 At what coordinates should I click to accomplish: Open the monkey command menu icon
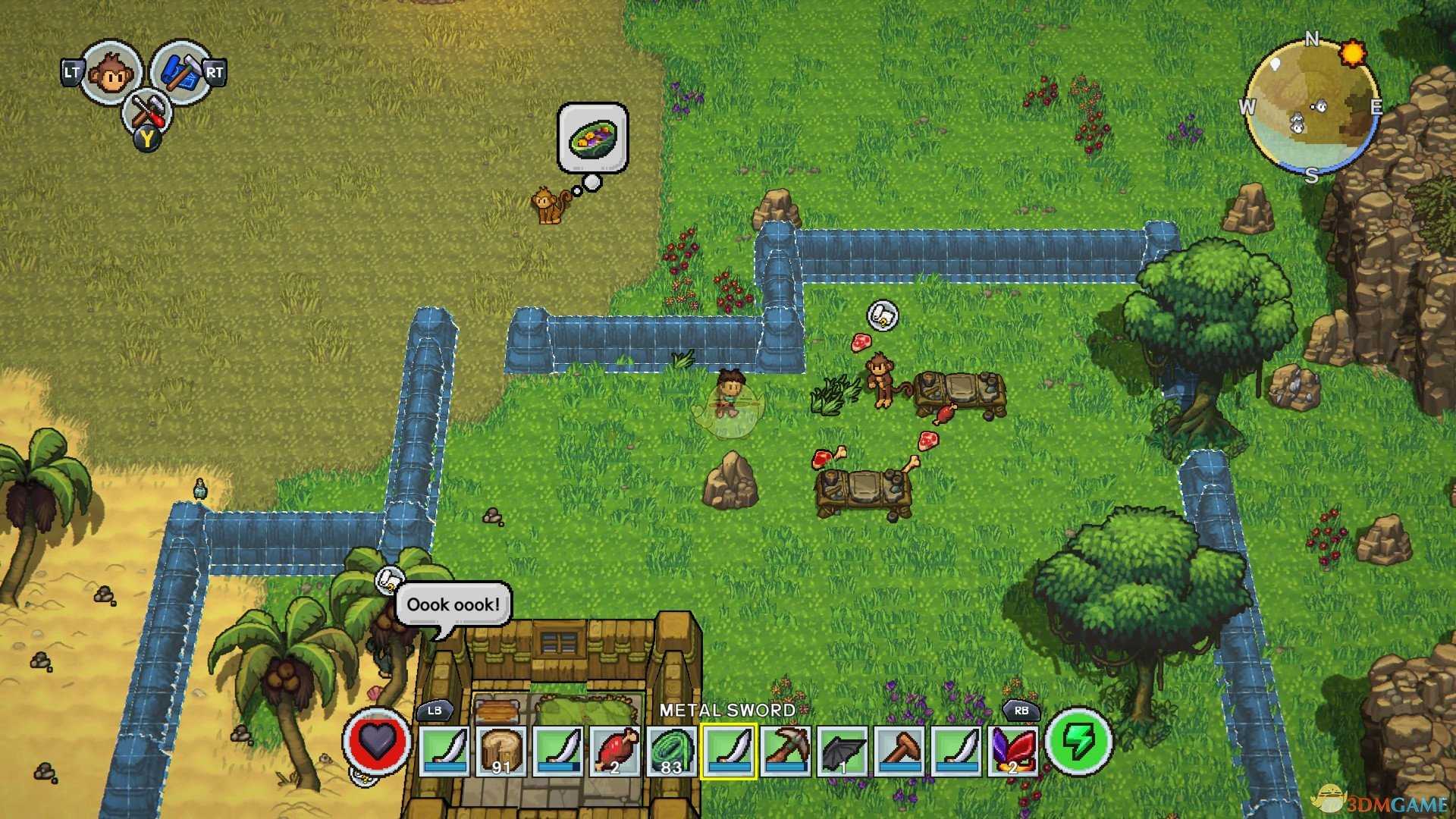[x=111, y=73]
